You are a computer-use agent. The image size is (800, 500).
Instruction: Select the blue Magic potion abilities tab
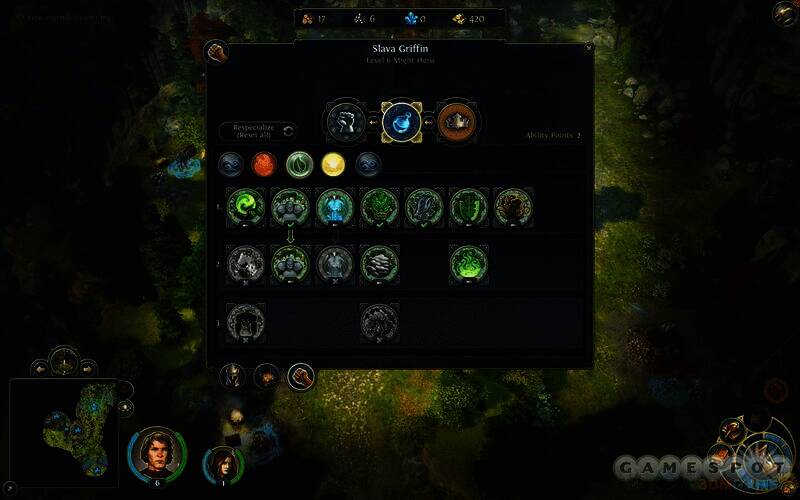400,122
